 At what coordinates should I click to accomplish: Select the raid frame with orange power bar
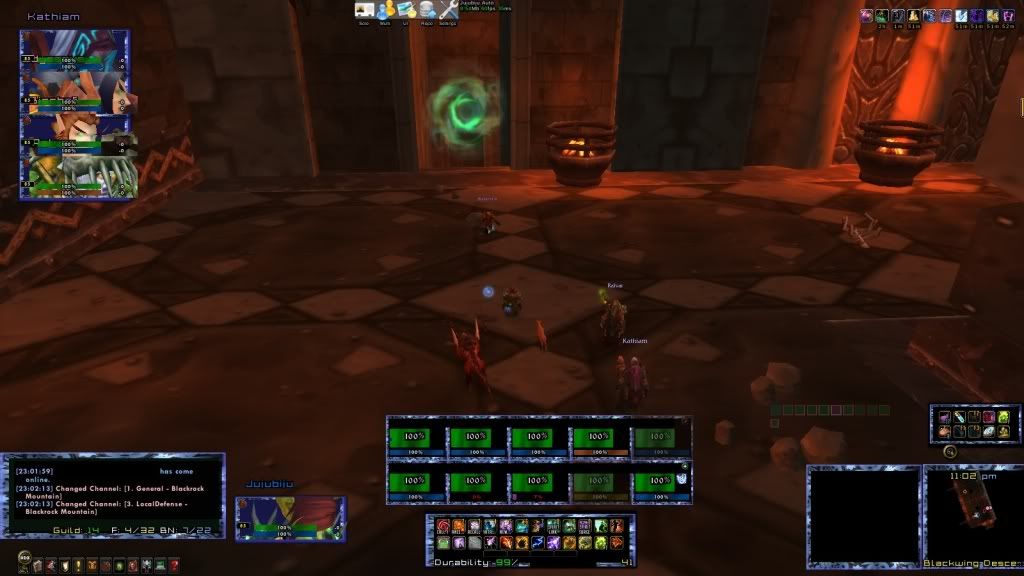point(598,438)
